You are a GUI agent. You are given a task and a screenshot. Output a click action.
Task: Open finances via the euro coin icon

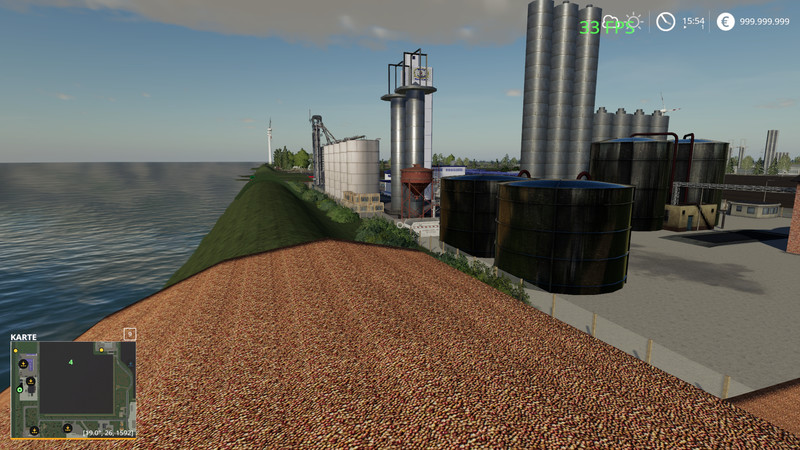[725, 21]
